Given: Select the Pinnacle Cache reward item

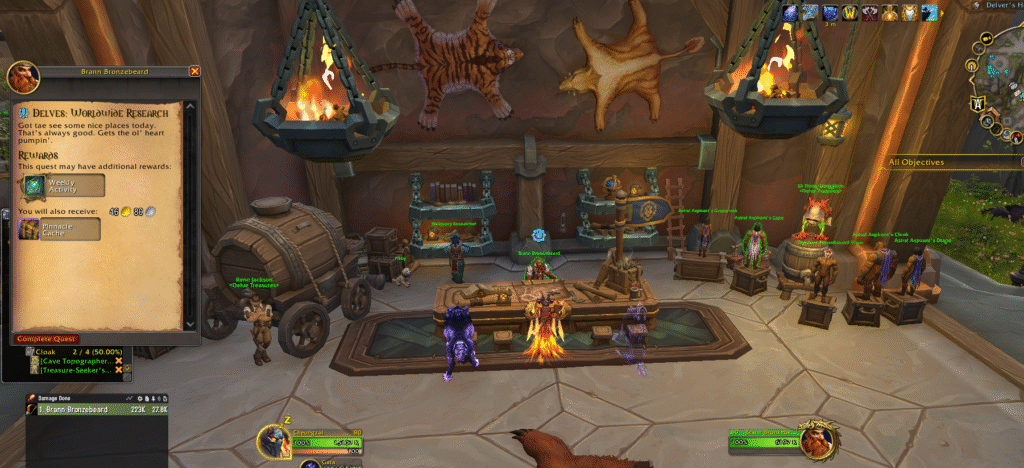Looking at the screenshot, I should 60,230.
